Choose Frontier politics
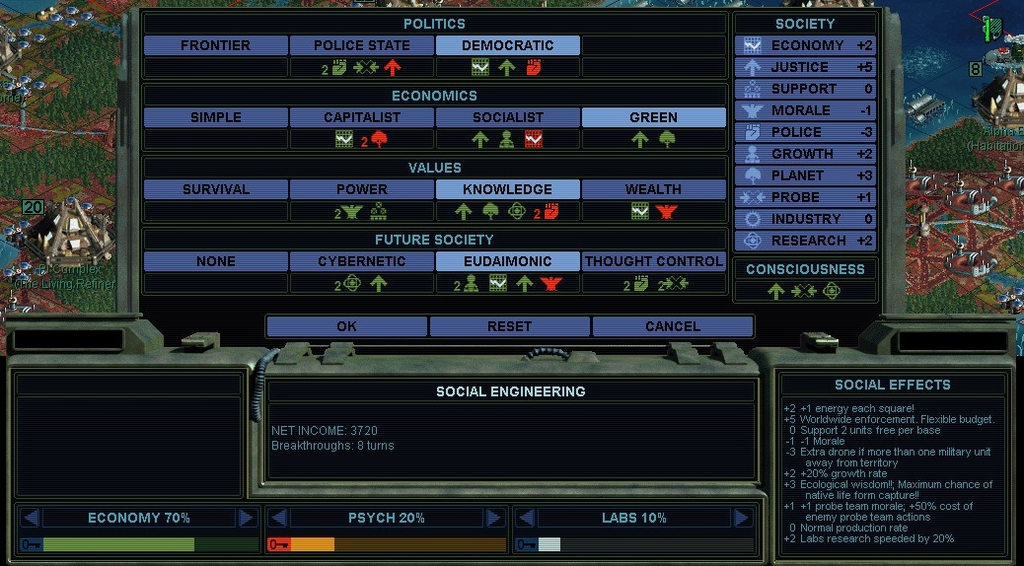1024x566 pixels. point(216,45)
